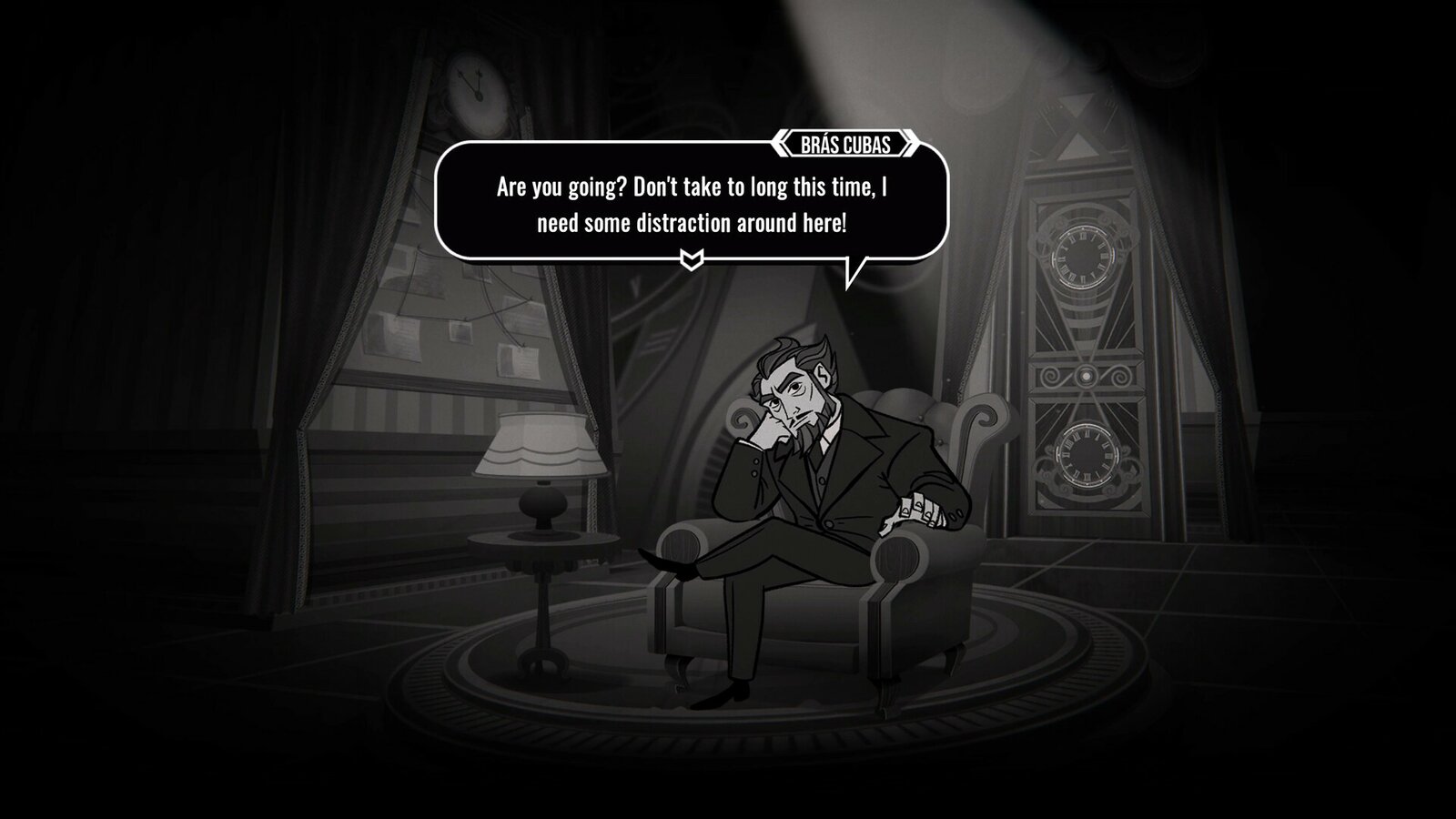Select the BRÁS CUBAS nameplate
Screen dimensions: 1456x819
(844, 142)
